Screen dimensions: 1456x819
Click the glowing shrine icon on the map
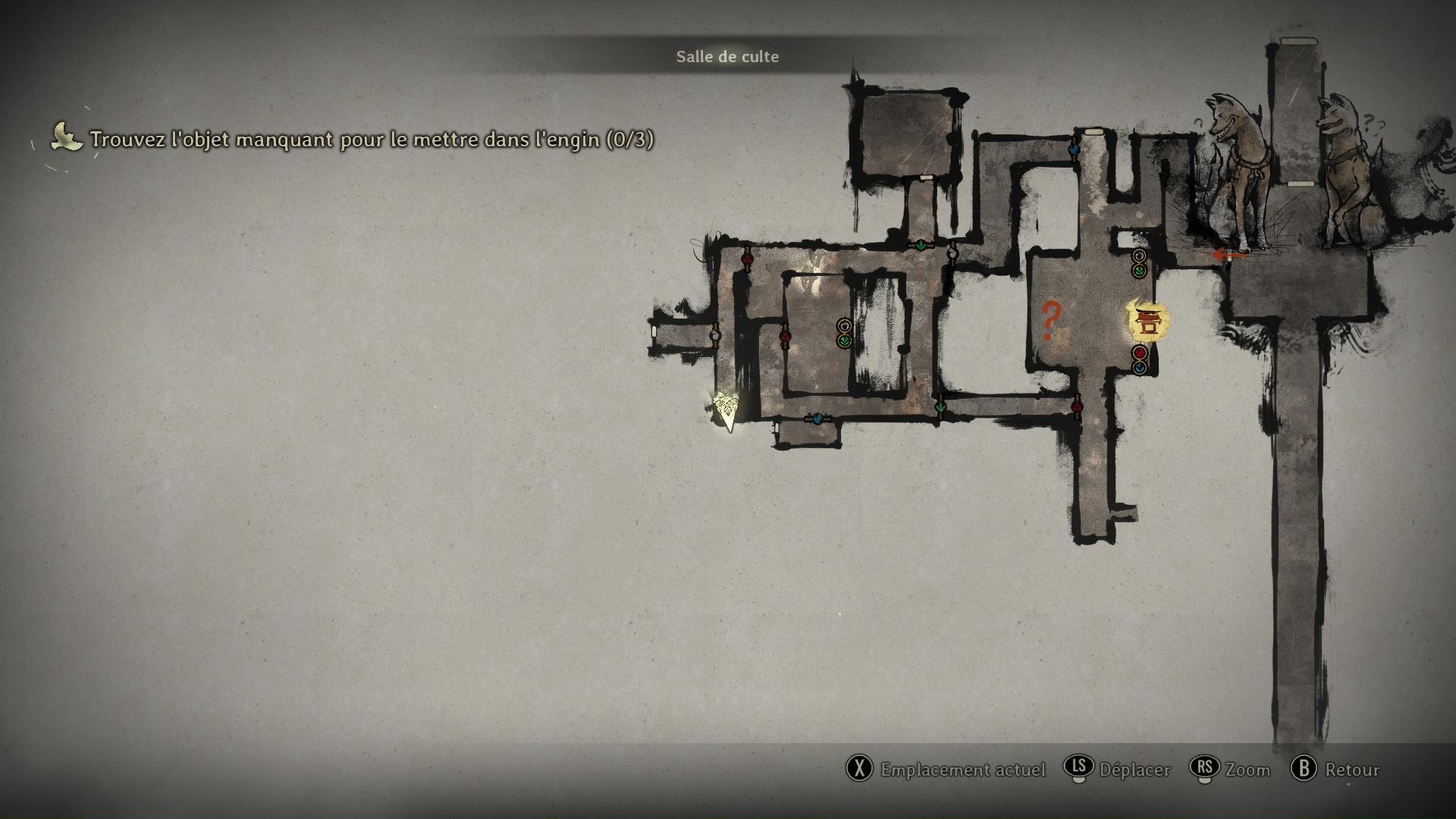tap(1148, 321)
